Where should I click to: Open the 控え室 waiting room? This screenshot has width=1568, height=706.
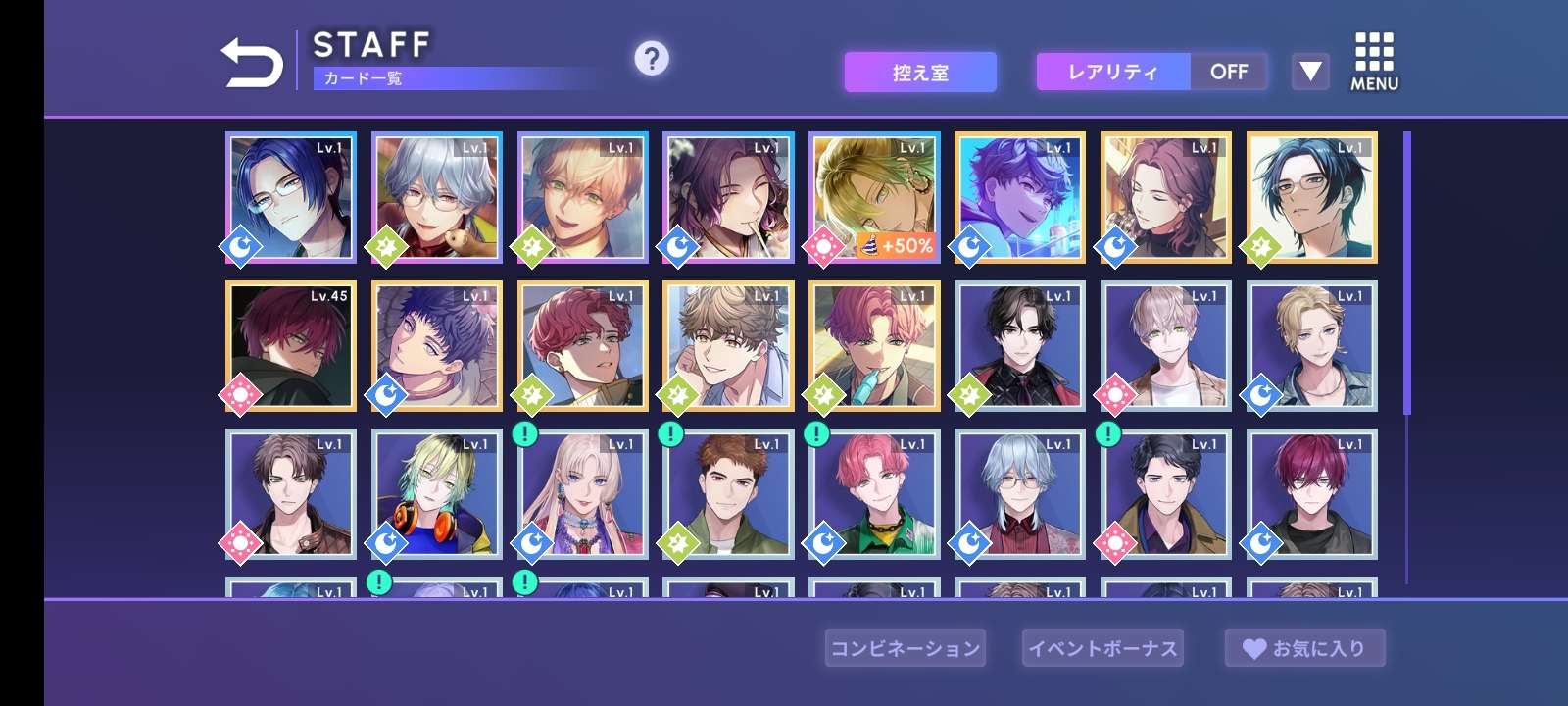pyautogui.click(x=920, y=73)
